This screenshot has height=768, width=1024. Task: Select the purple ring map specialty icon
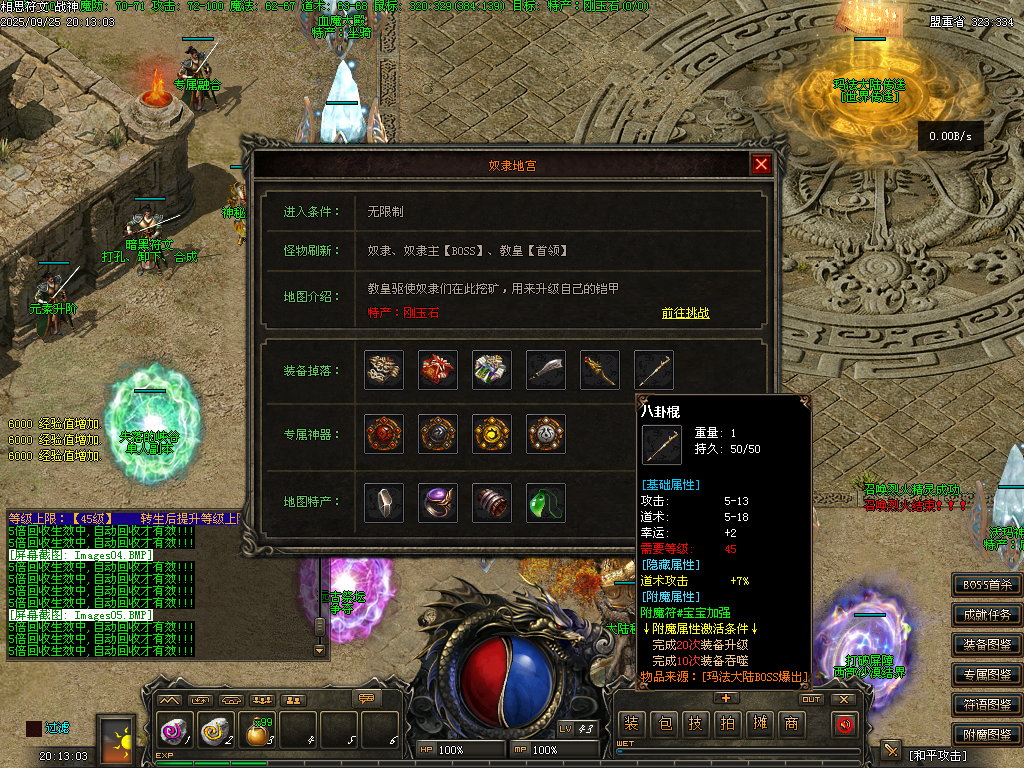pyautogui.click(x=438, y=502)
